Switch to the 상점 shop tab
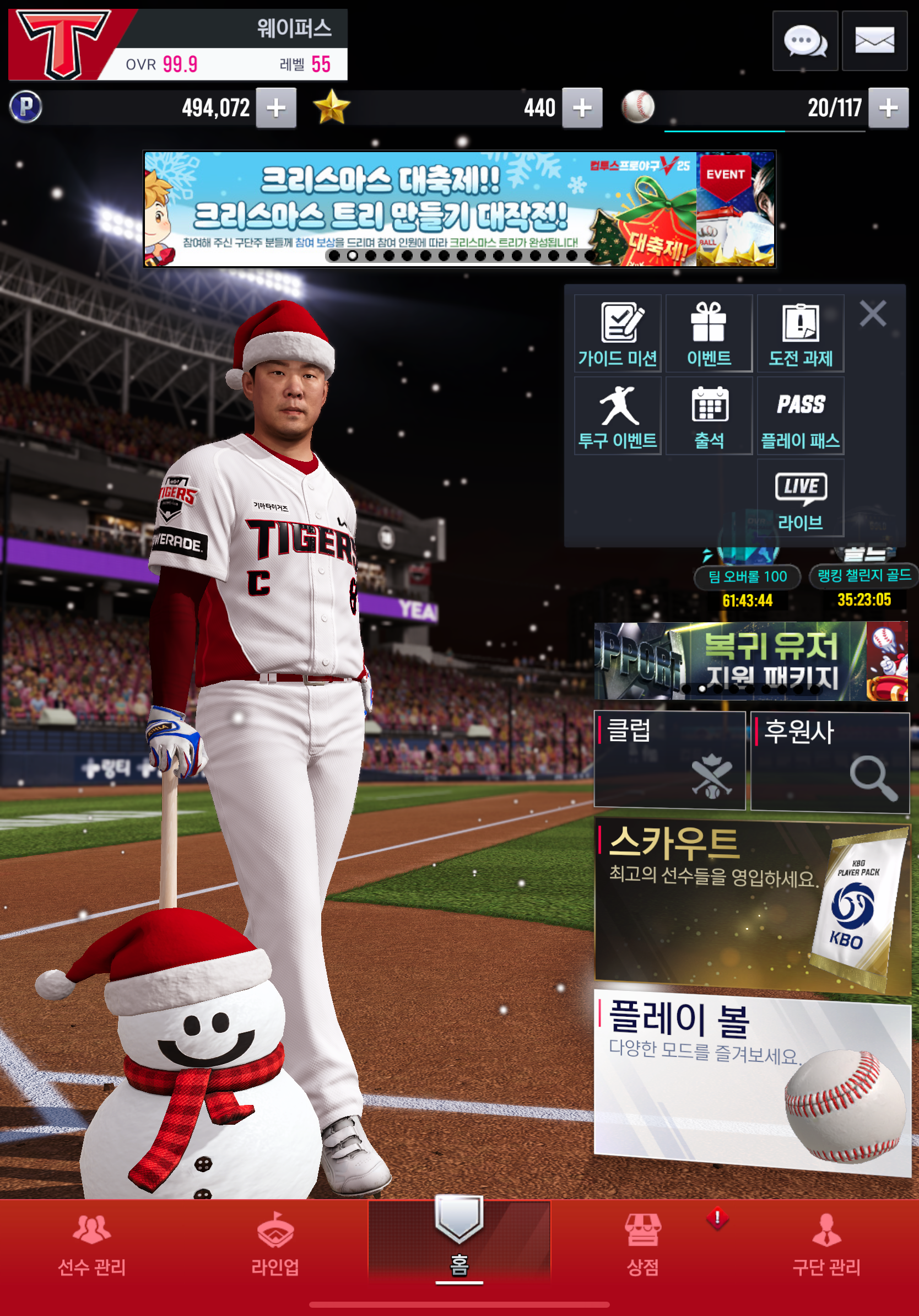This screenshot has height=1316, width=919. tap(643, 1245)
